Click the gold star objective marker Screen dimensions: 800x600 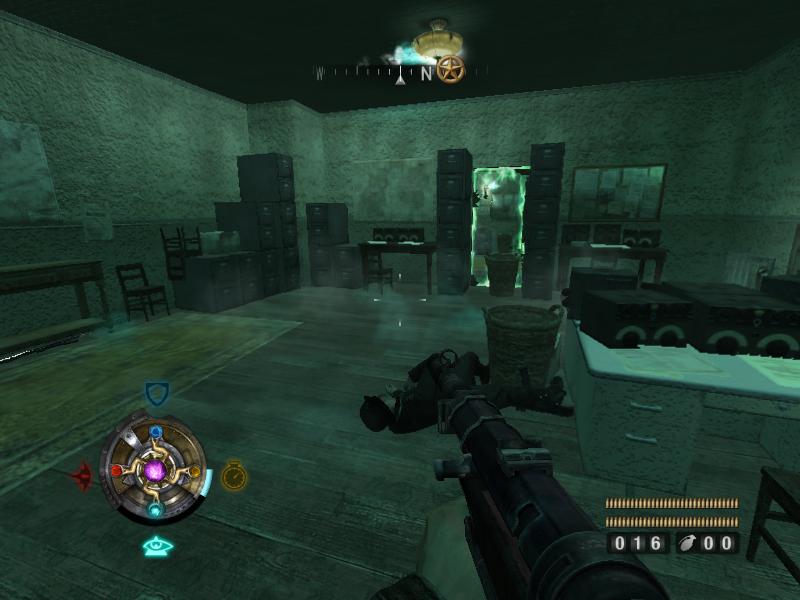coord(451,69)
